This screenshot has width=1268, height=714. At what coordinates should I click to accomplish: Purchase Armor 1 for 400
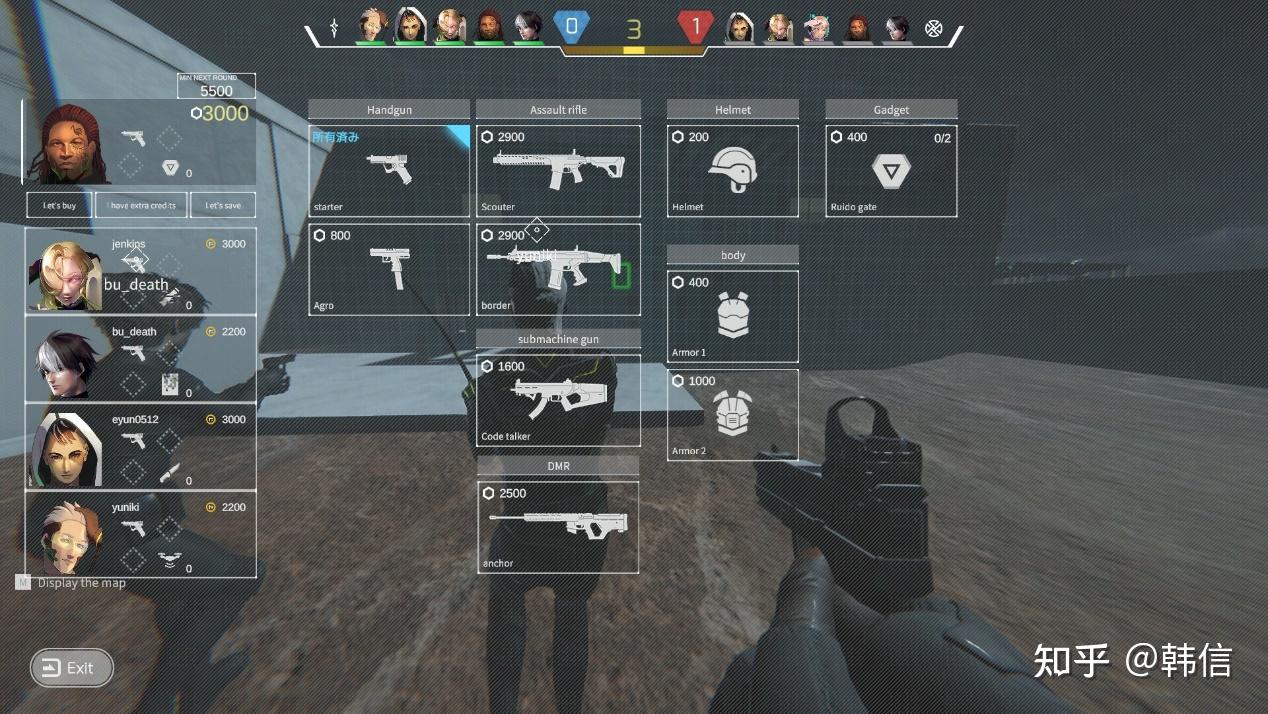tap(732, 316)
